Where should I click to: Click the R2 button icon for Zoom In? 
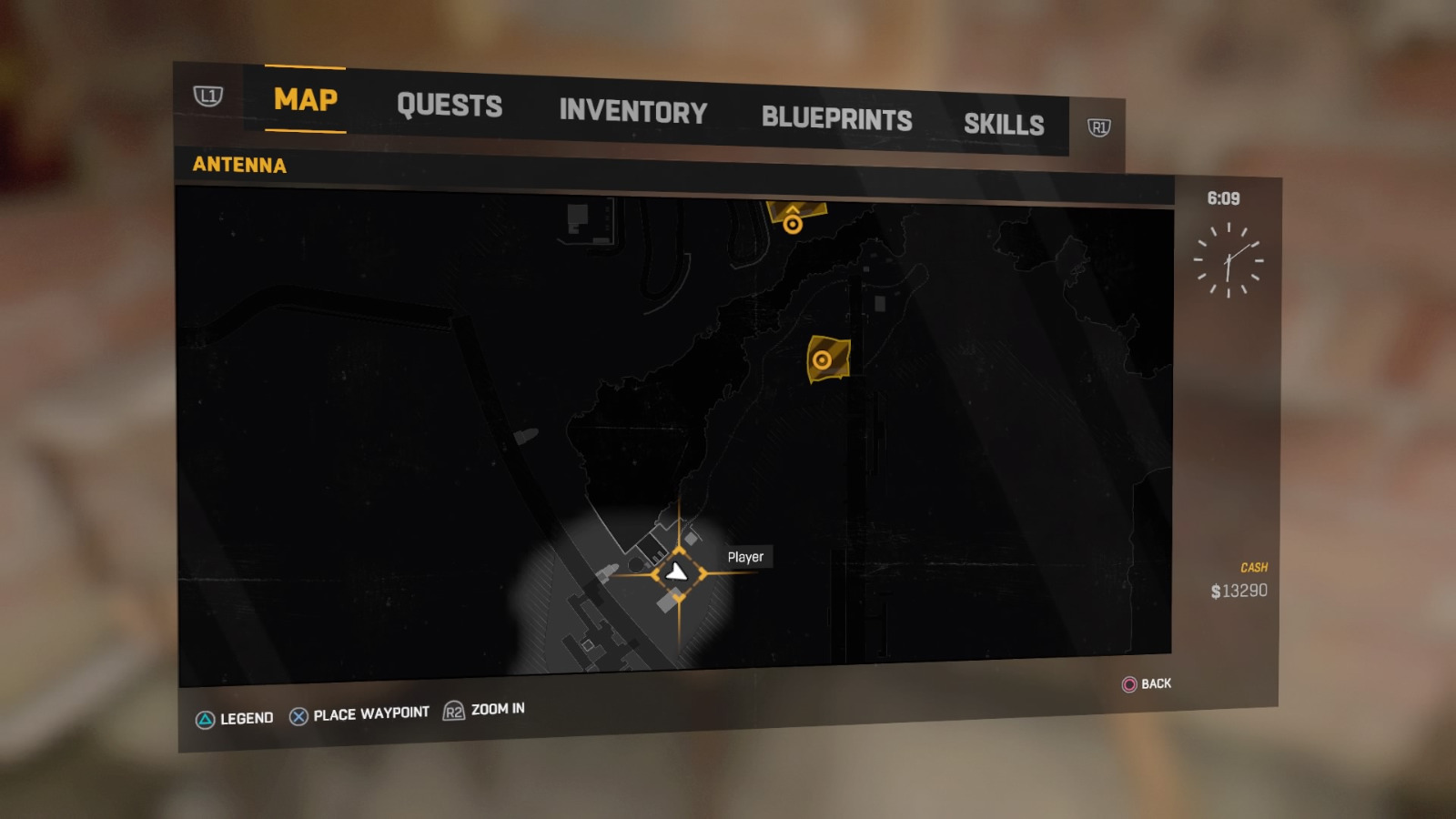[452, 713]
